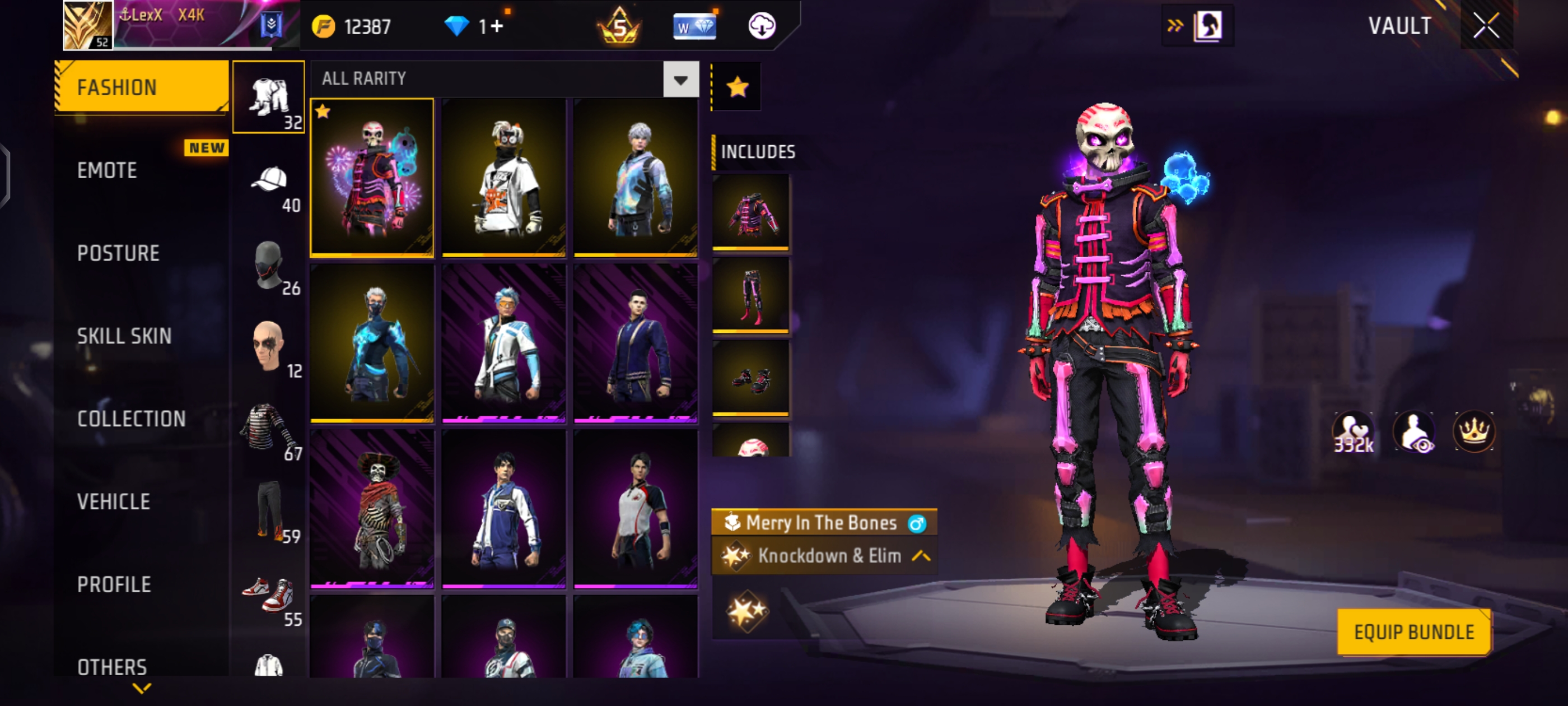Image resolution: width=1568 pixels, height=706 pixels.
Task: View the included skeleton jacket top
Action: [750, 212]
